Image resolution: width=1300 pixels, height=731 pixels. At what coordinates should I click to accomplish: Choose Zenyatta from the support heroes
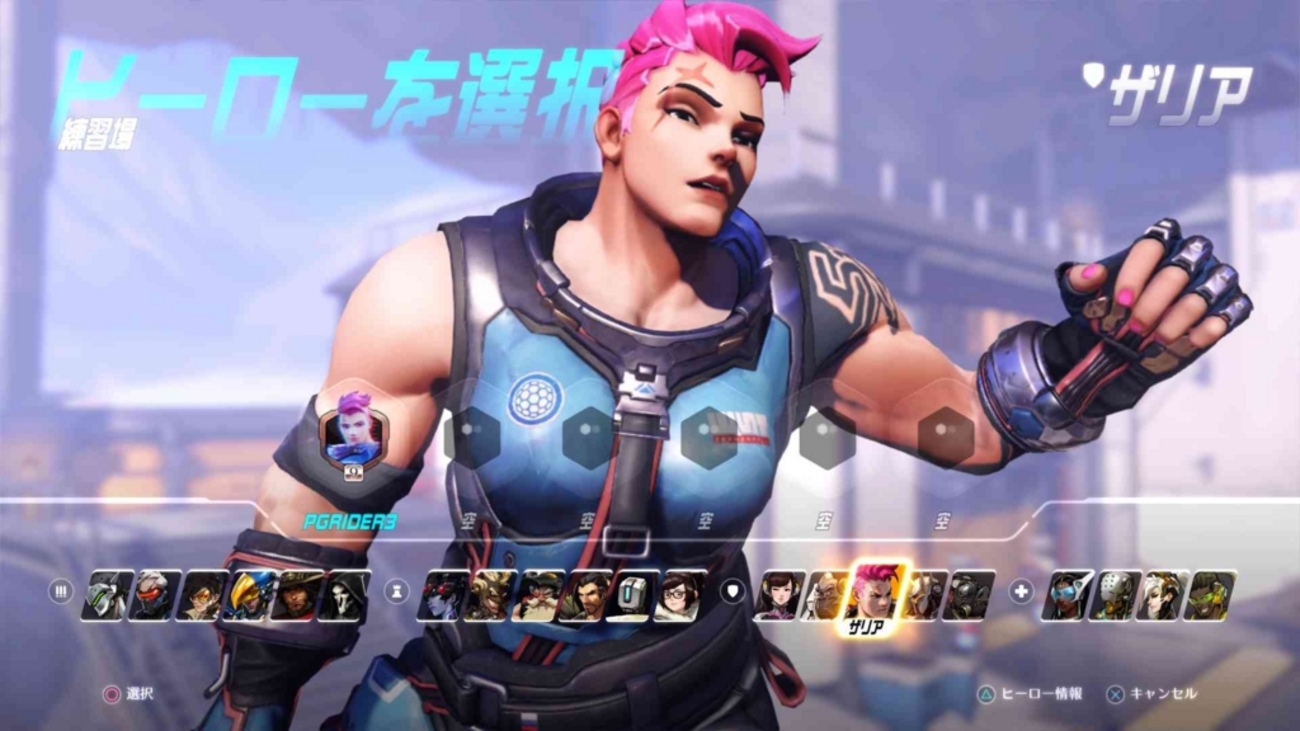tap(1113, 595)
